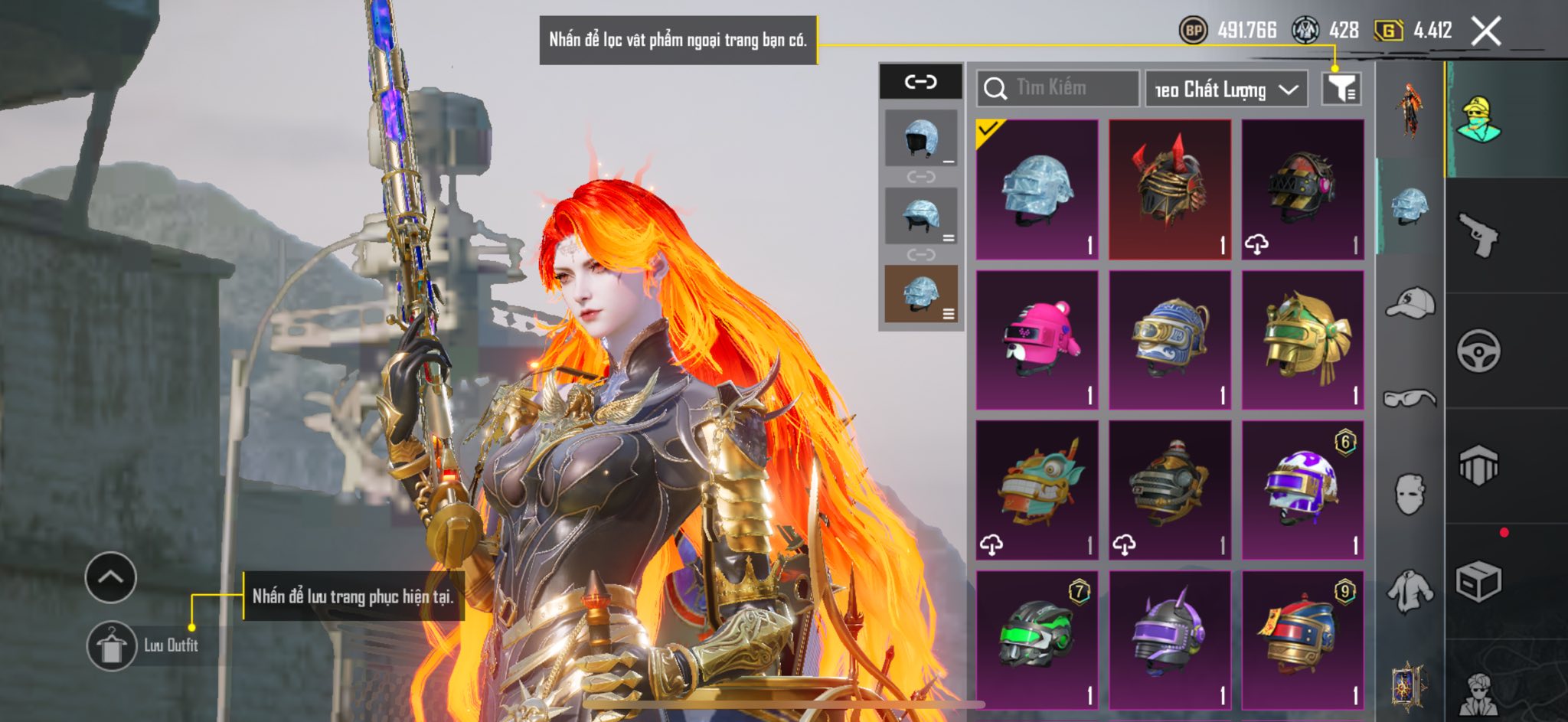Select the green visor level 7 helmet
Image resolution: width=1568 pixels, height=722 pixels.
[x=1037, y=639]
